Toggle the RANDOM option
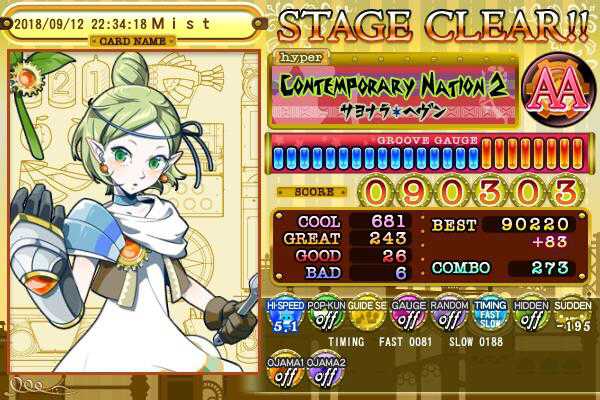 (x=448, y=317)
